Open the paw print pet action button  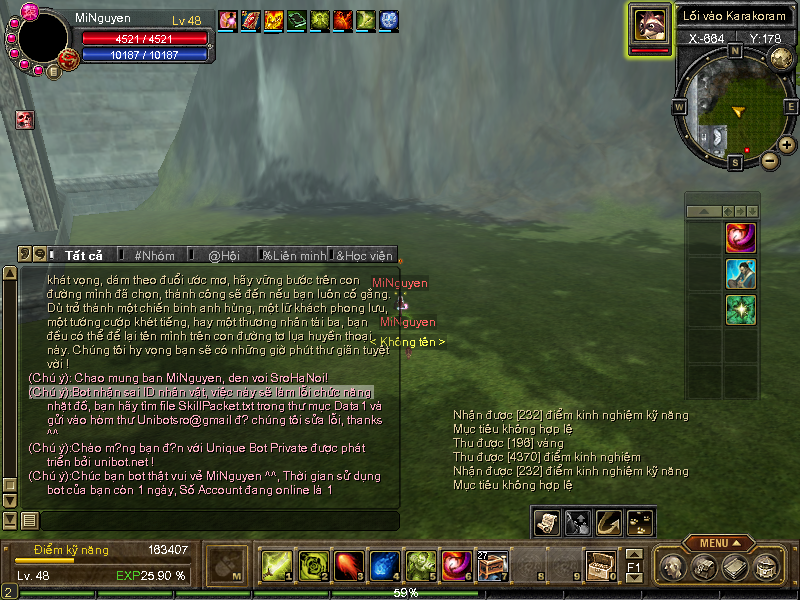click(637, 521)
